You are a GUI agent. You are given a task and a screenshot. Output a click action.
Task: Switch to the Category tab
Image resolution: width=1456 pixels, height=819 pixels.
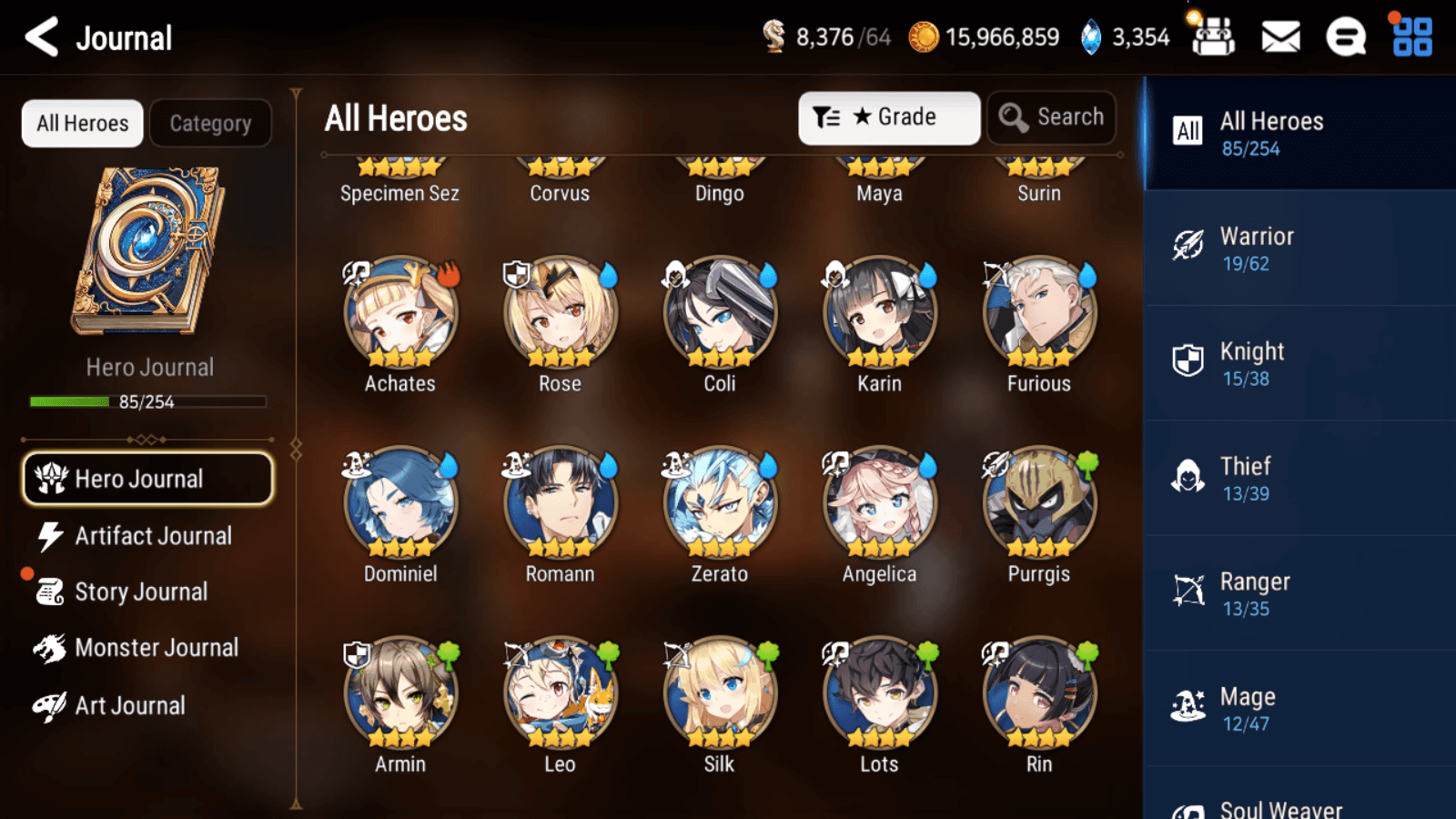click(x=210, y=123)
